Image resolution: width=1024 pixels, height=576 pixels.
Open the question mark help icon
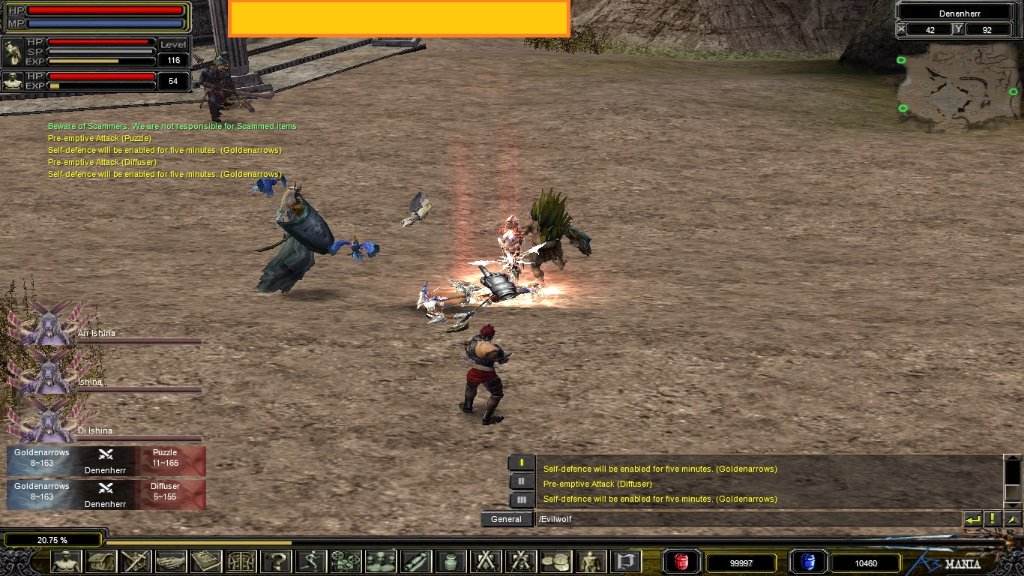(x=275, y=562)
